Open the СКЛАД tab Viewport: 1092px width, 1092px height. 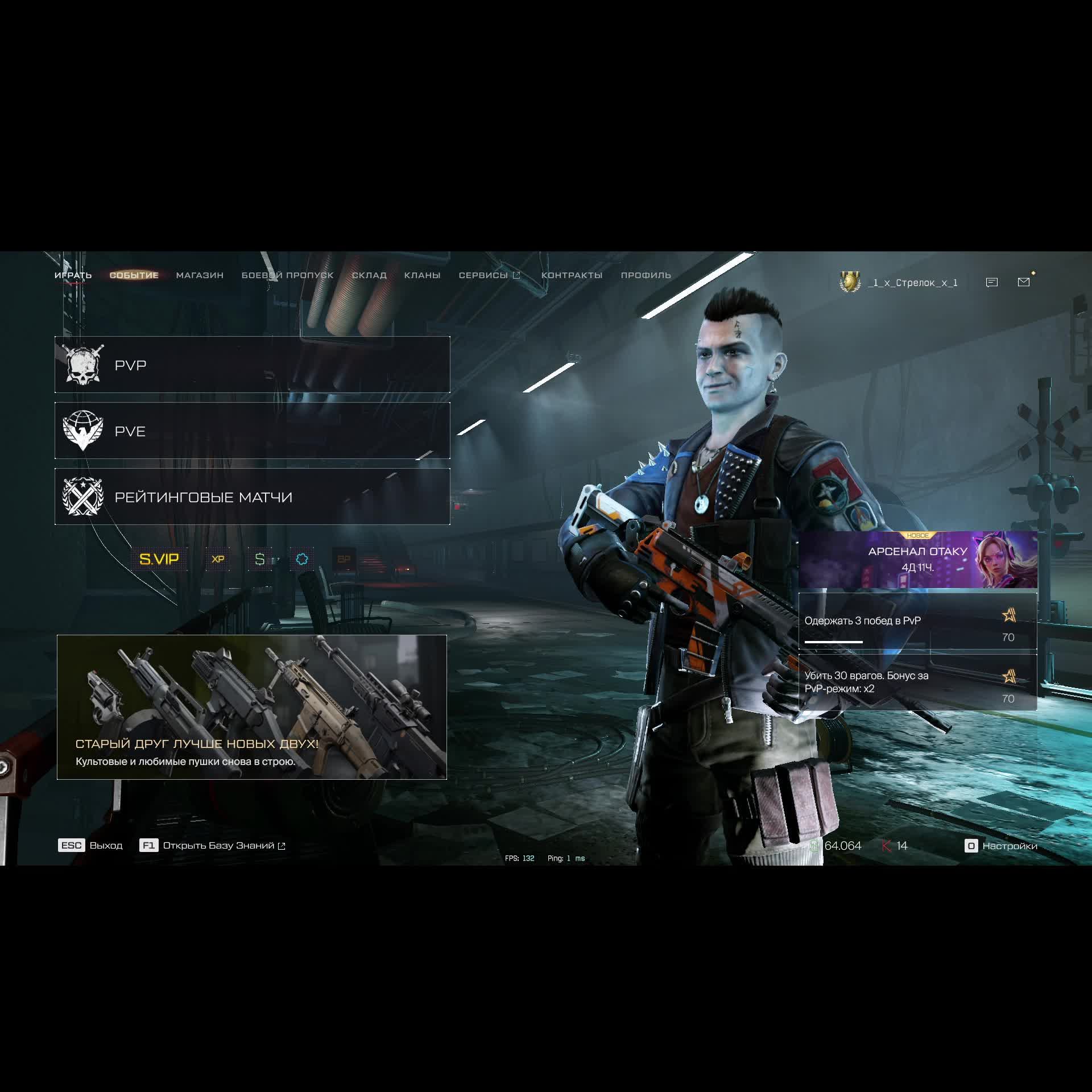(x=369, y=275)
